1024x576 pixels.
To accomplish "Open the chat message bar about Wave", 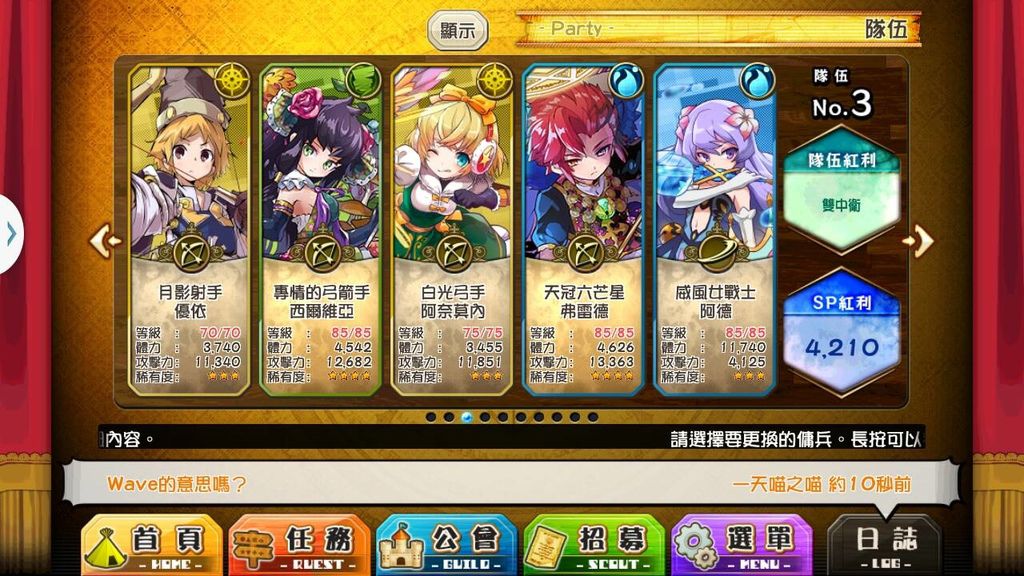I will click(510, 485).
